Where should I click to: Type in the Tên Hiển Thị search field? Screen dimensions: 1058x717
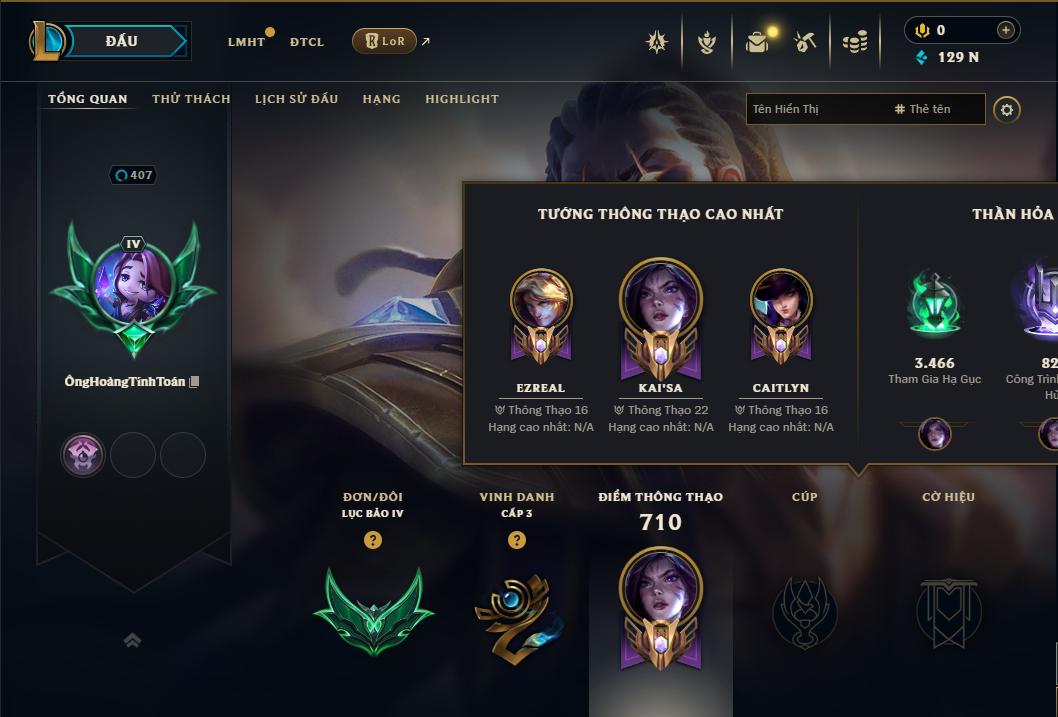click(815, 109)
